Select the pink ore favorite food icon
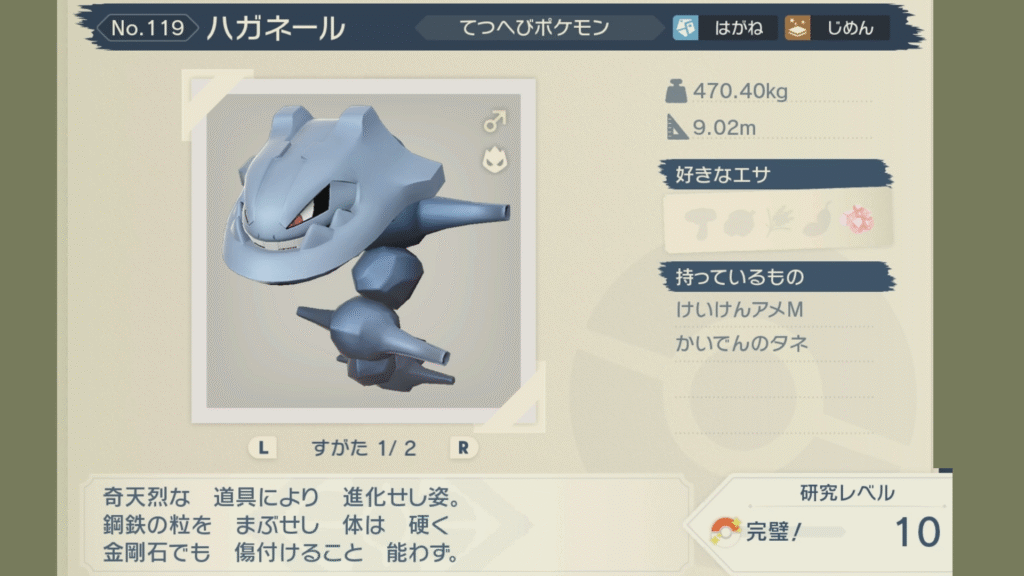The height and width of the screenshot is (576, 1024). click(x=860, y=220)
